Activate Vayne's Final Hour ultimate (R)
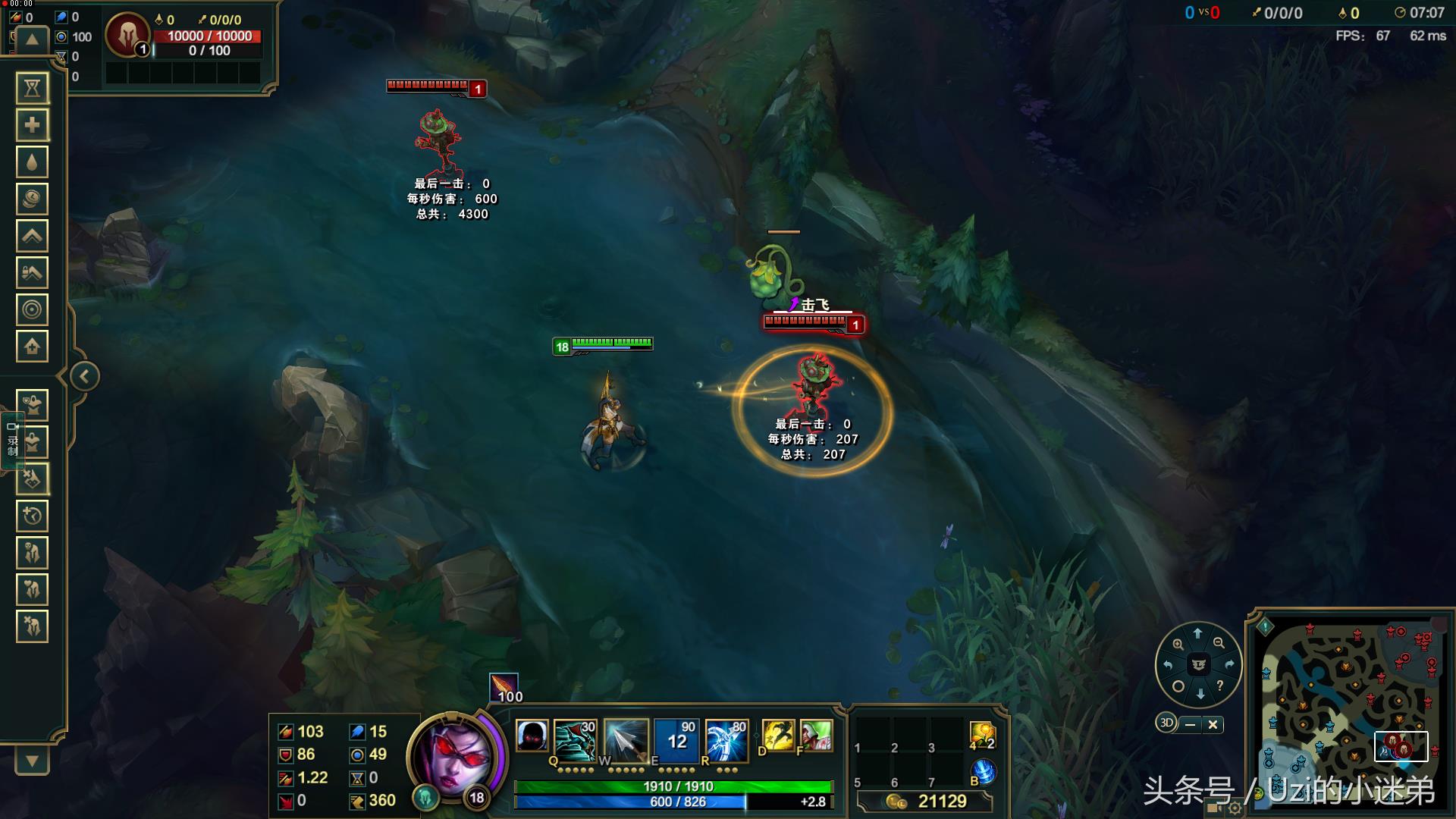This screenshot has width=1456, height=819. click(726, 739)
